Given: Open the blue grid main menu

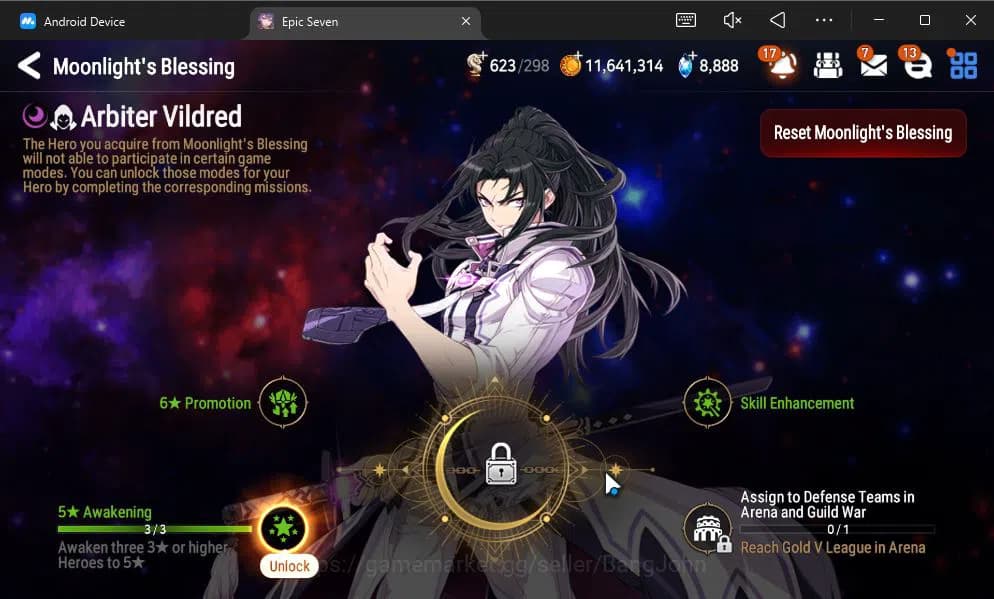Looking at the screenshot, I should pos(963,66).
